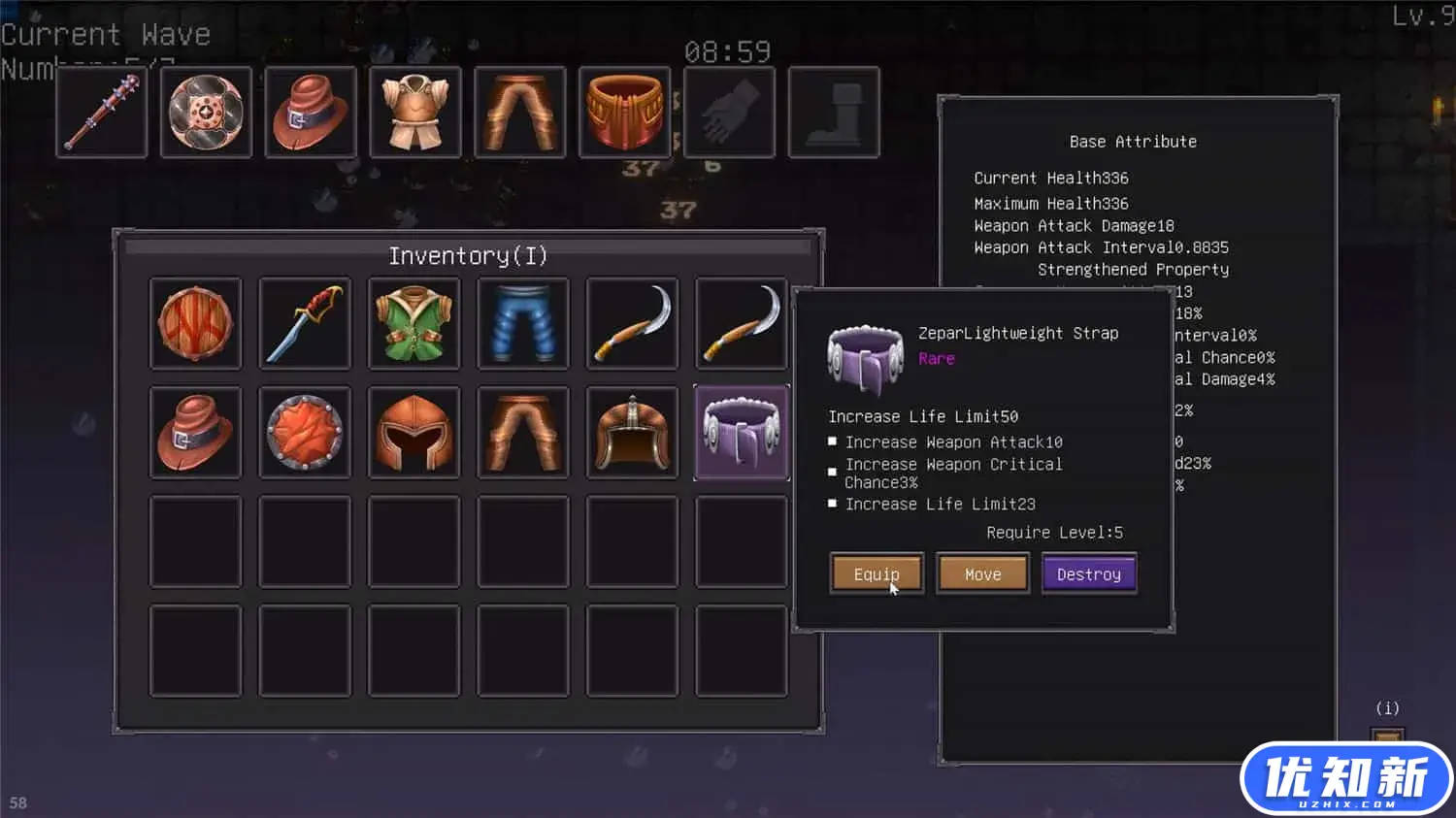1456x818 pixels.
Task: Click the equipped spiked club weapon slot
Action: pyautogui.click(x=102, y=113)
